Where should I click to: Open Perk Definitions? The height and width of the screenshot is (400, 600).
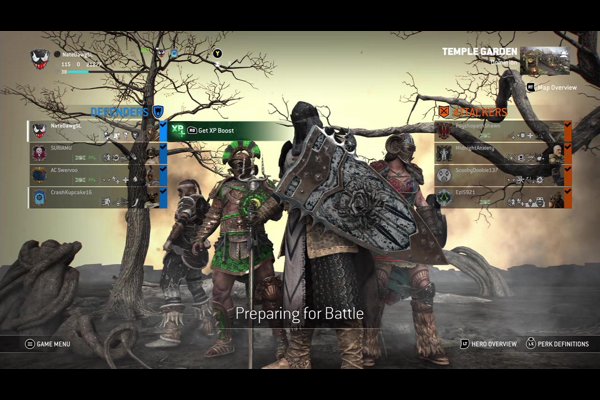click(x=558, y=344)
